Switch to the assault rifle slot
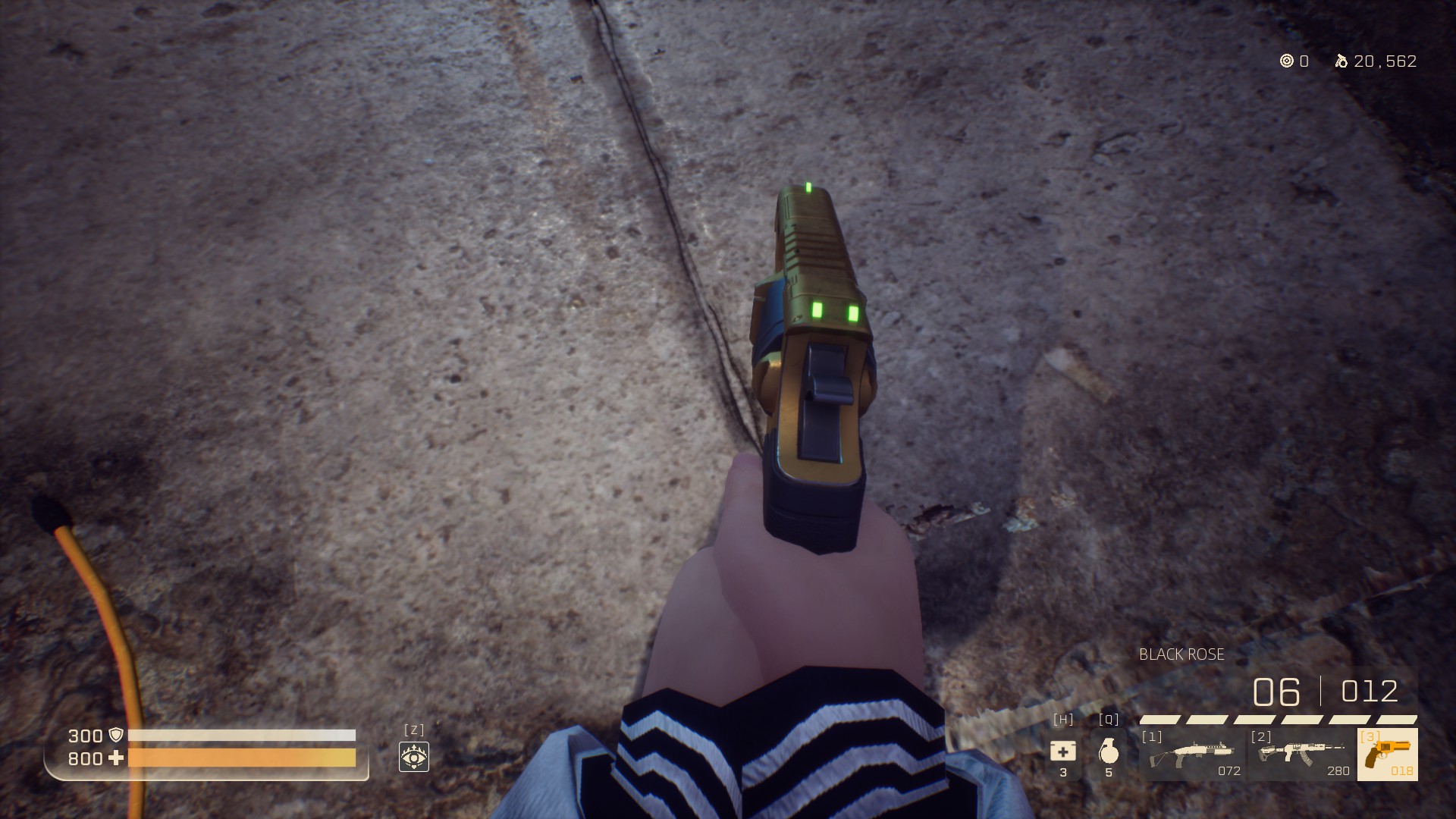The image size is (1456, 819). 1301,755
